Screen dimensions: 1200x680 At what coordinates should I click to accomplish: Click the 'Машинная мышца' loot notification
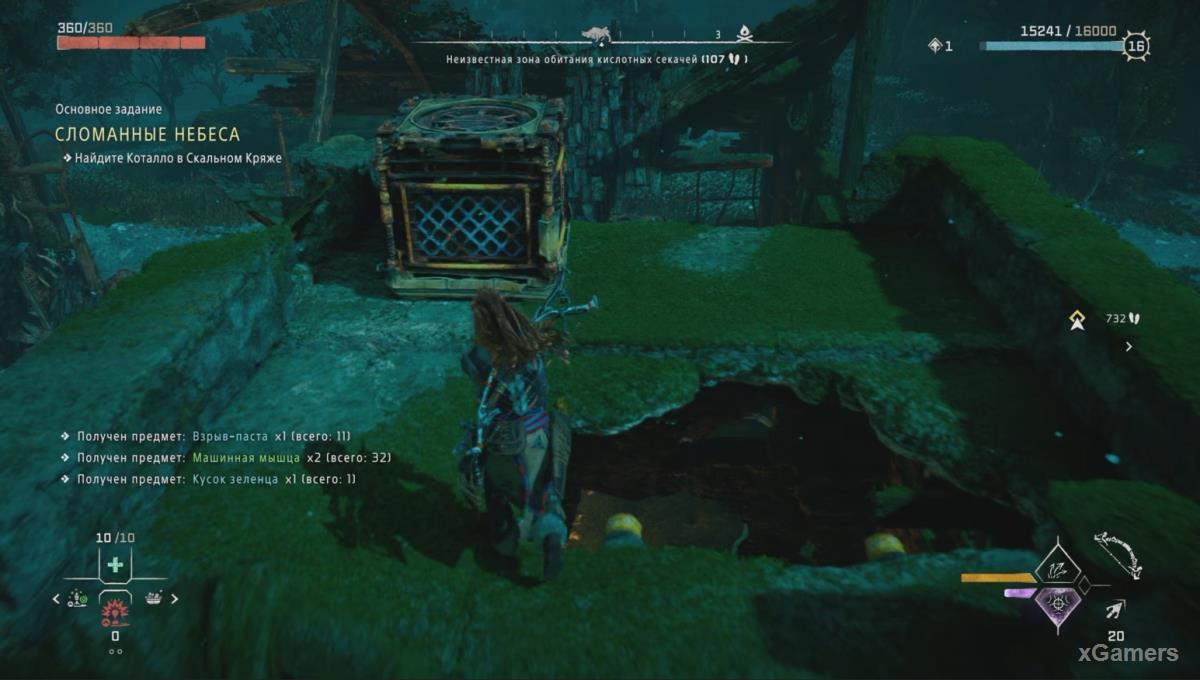tap(245, 458)
